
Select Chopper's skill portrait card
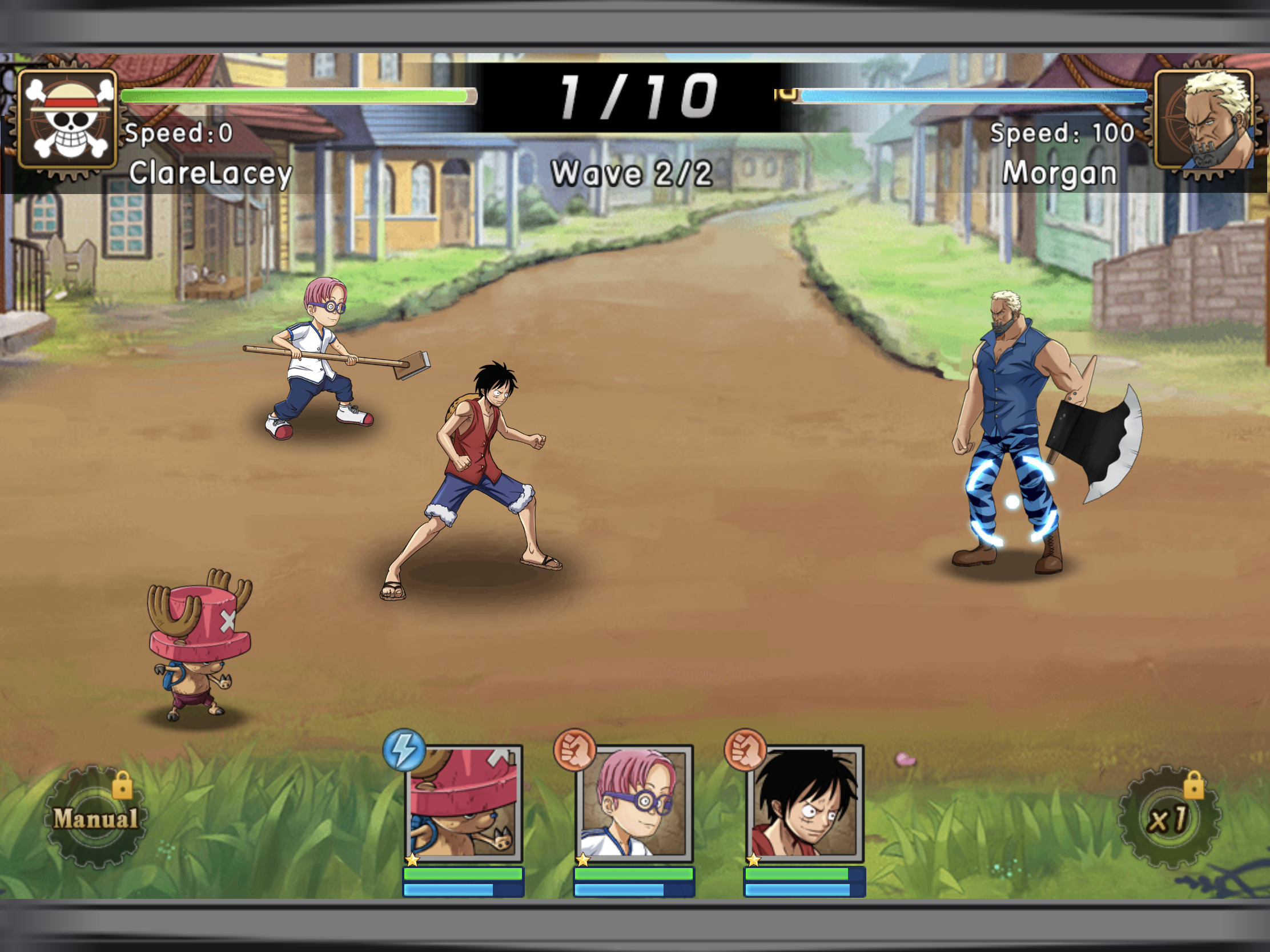pyautogui.click(x=463, y=802)
